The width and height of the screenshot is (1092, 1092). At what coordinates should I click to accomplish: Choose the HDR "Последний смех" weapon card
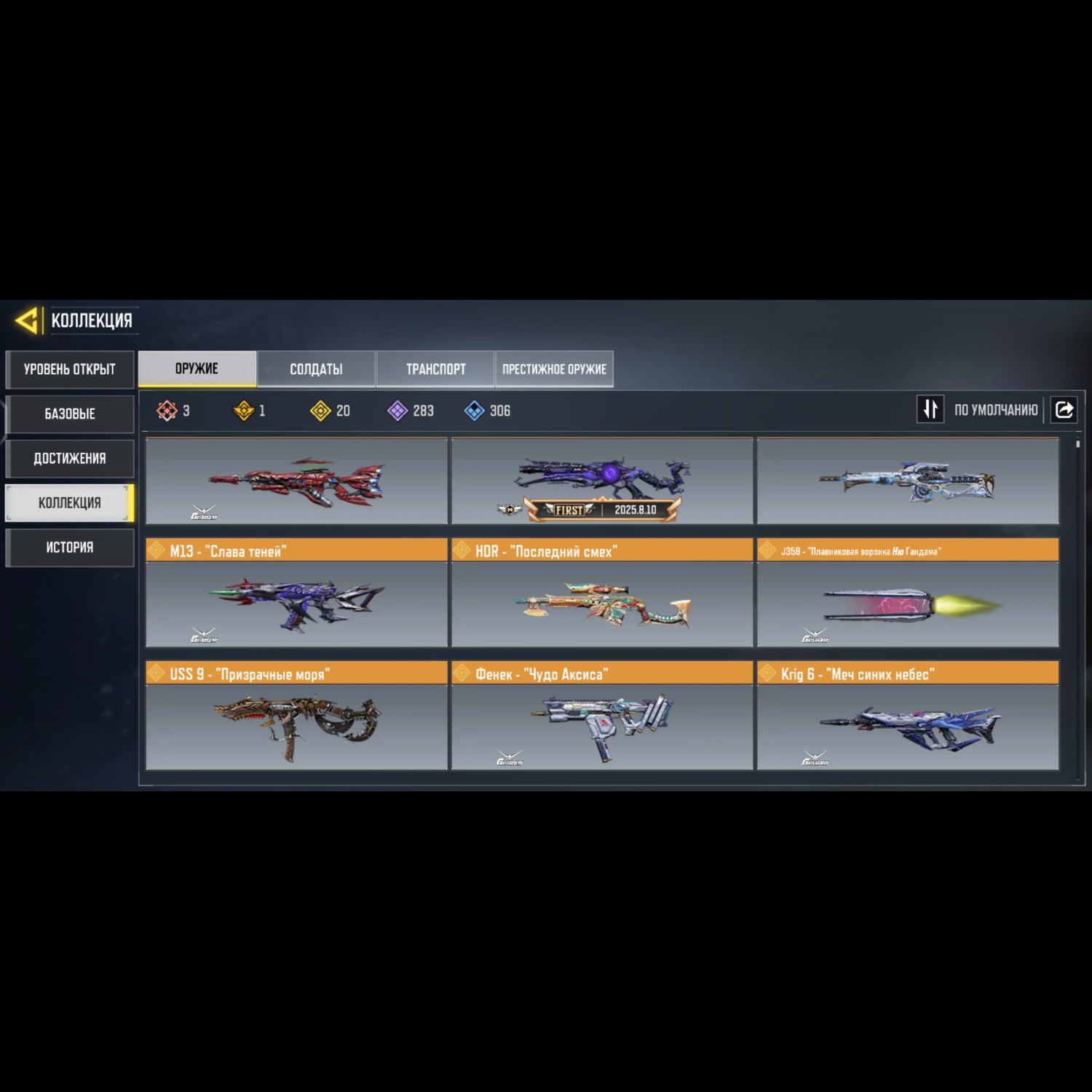pos(602,603)
